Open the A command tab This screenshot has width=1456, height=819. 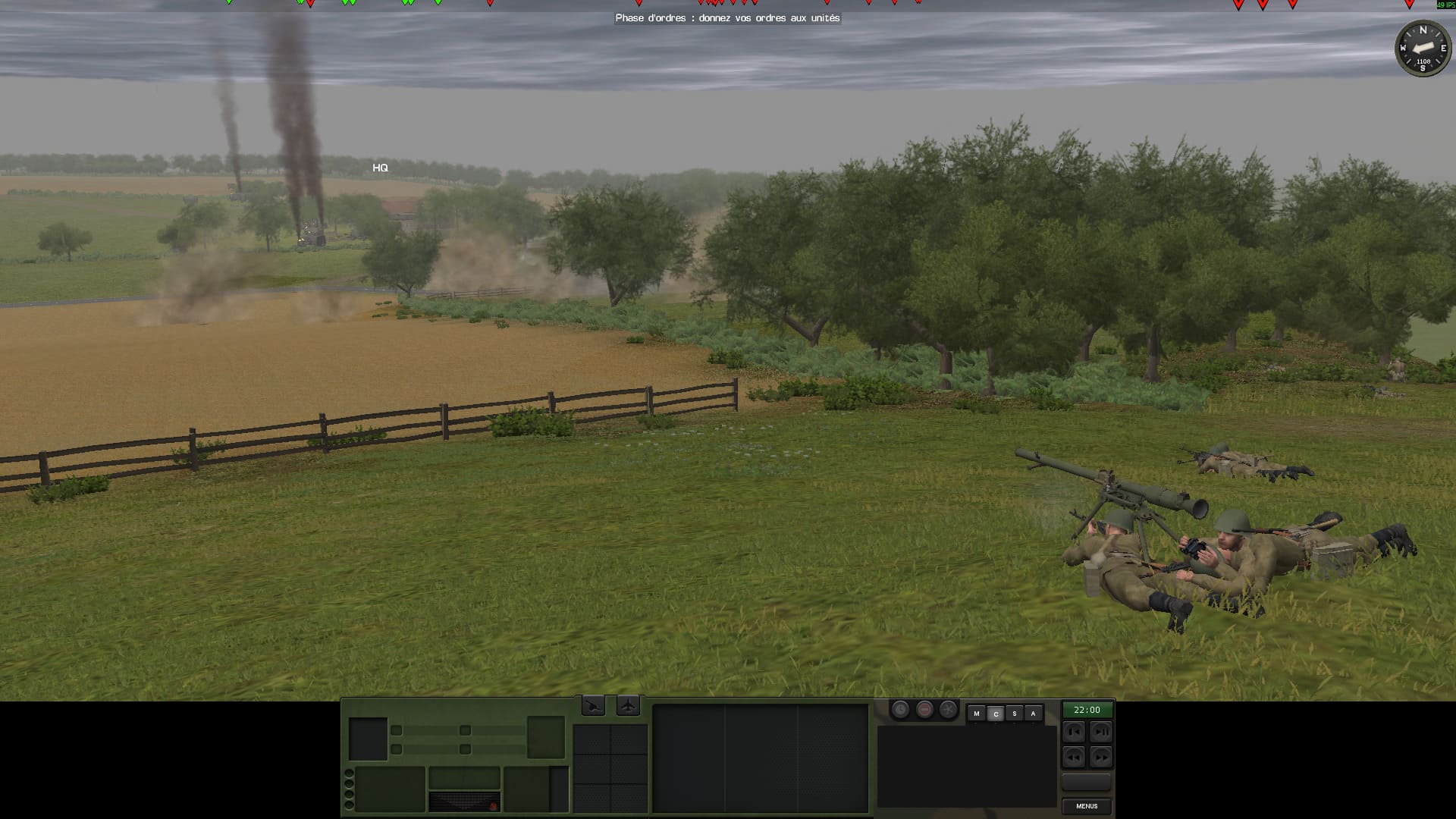pos(1033,714)
